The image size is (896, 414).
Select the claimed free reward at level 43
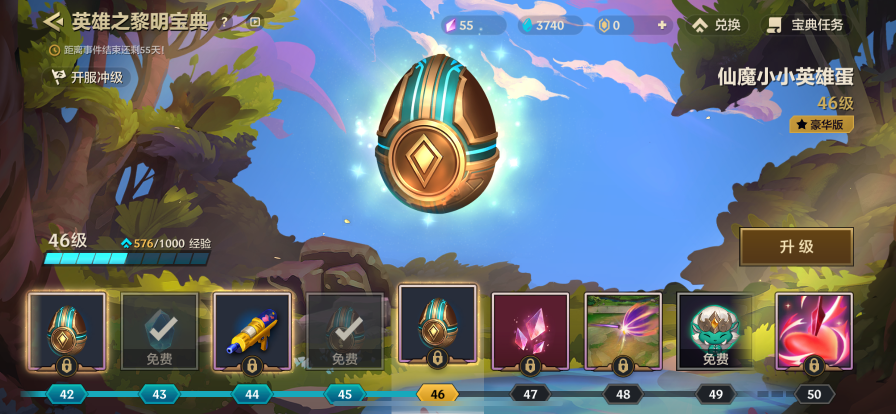click(160, 331)
